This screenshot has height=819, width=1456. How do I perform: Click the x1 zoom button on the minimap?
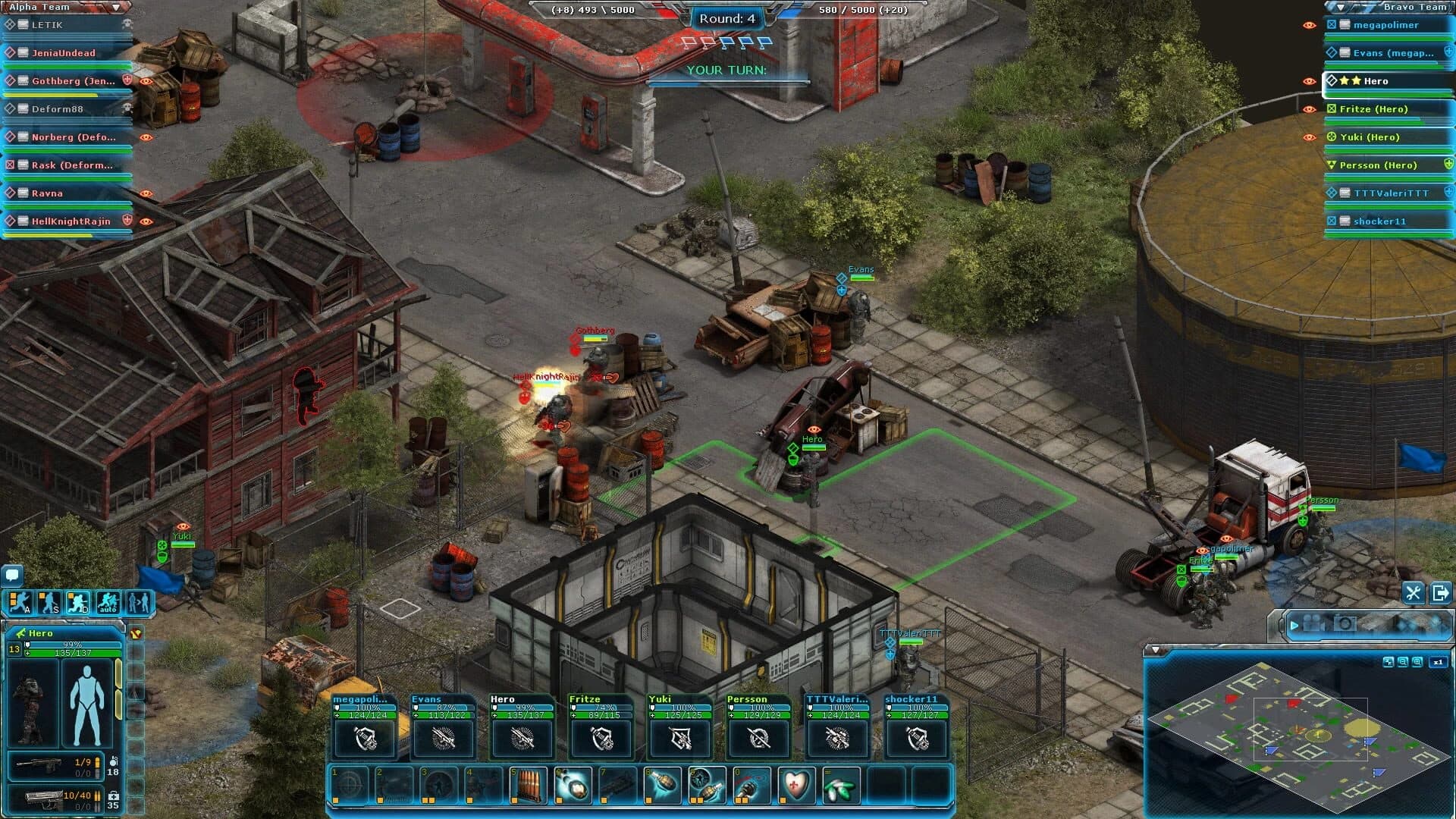pos(1438,661)
